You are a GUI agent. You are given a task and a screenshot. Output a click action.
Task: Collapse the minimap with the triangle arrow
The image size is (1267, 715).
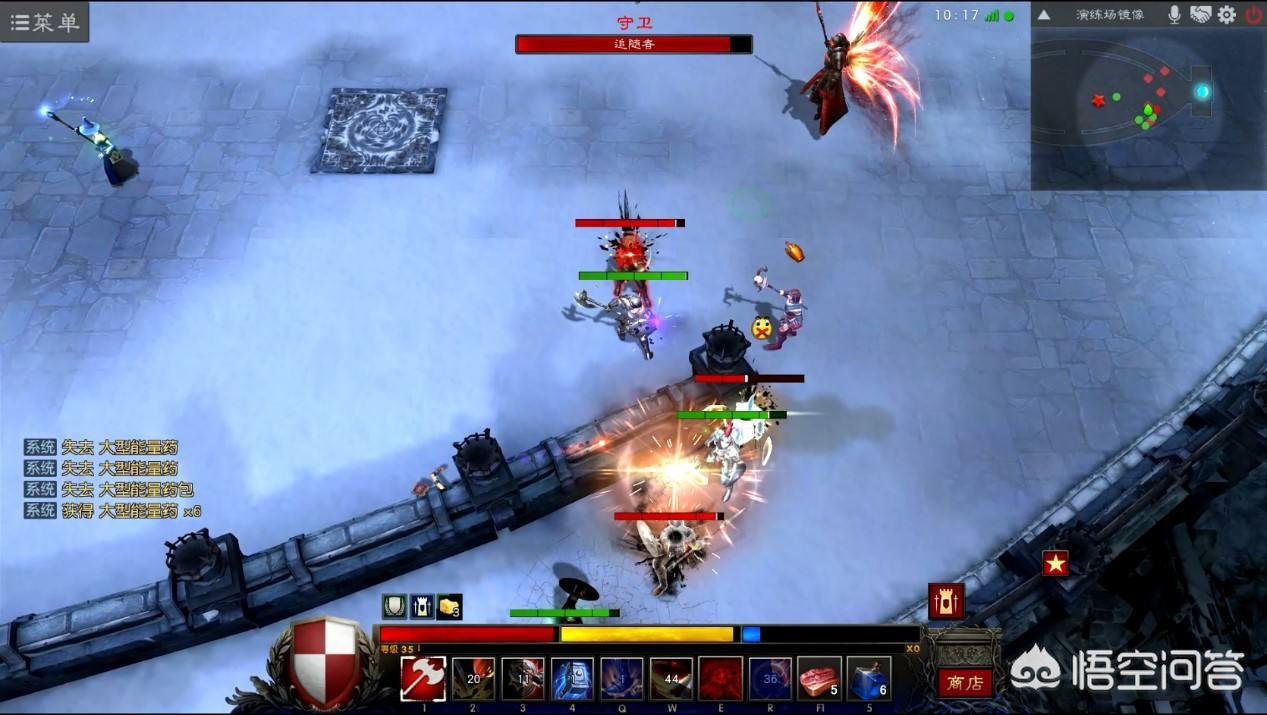(1043, 15)
